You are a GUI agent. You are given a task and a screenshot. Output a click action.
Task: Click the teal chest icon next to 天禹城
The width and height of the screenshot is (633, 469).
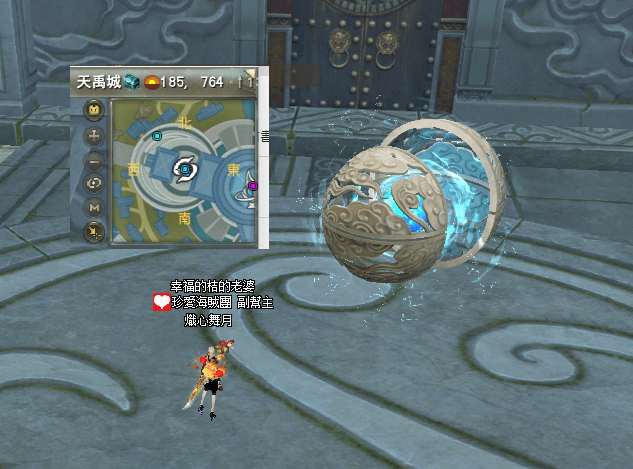coord(131,81)
